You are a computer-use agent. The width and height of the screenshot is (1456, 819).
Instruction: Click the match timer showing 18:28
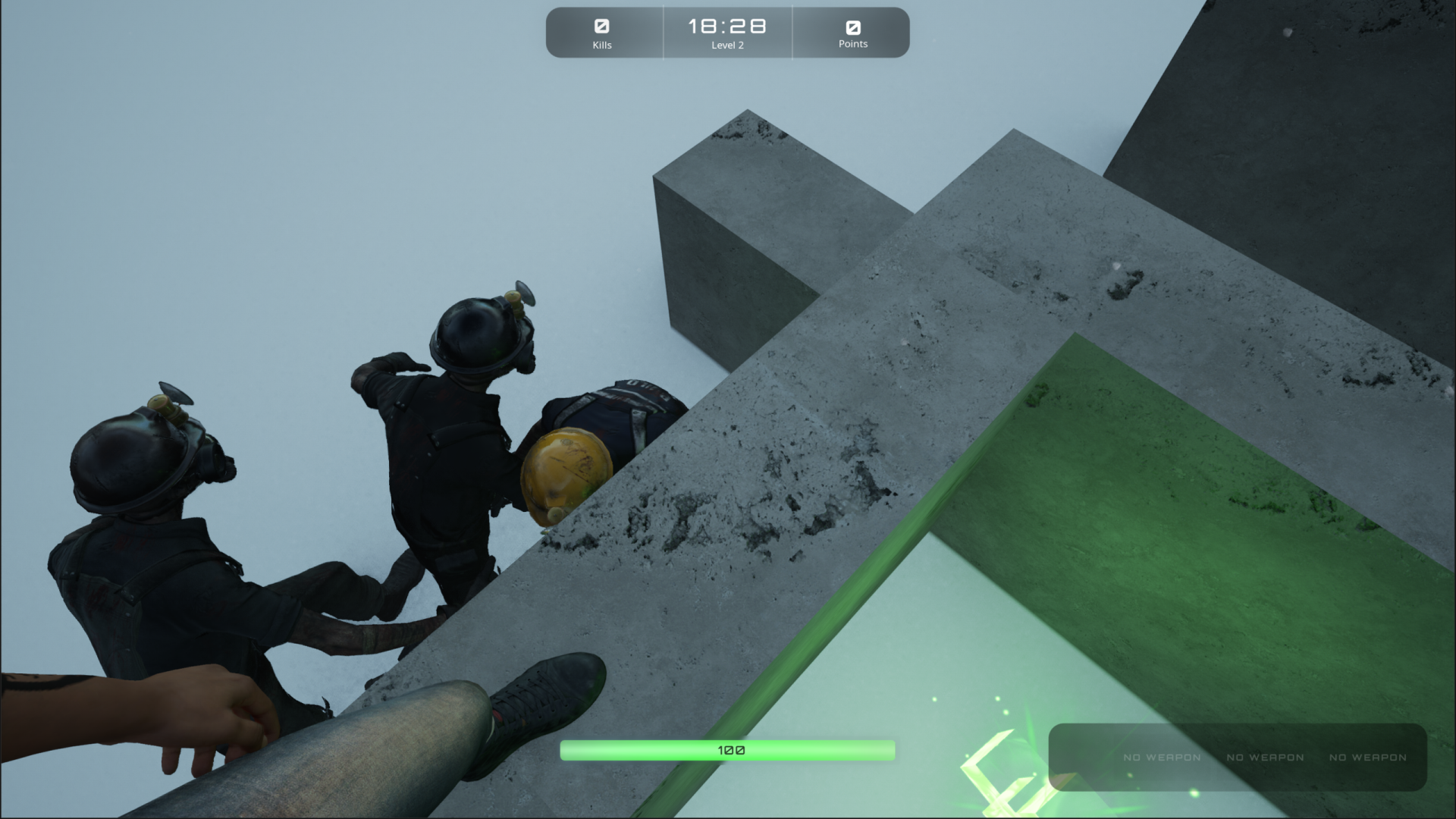726,26
